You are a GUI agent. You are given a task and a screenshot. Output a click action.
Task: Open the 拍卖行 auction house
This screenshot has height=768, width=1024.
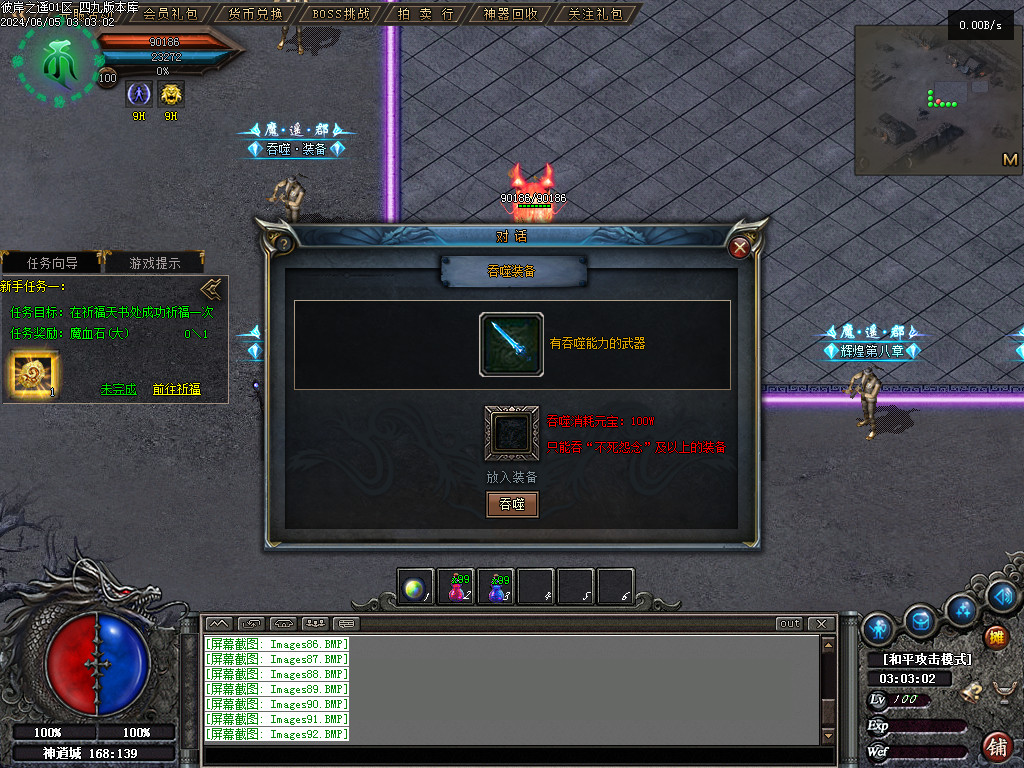426,14
